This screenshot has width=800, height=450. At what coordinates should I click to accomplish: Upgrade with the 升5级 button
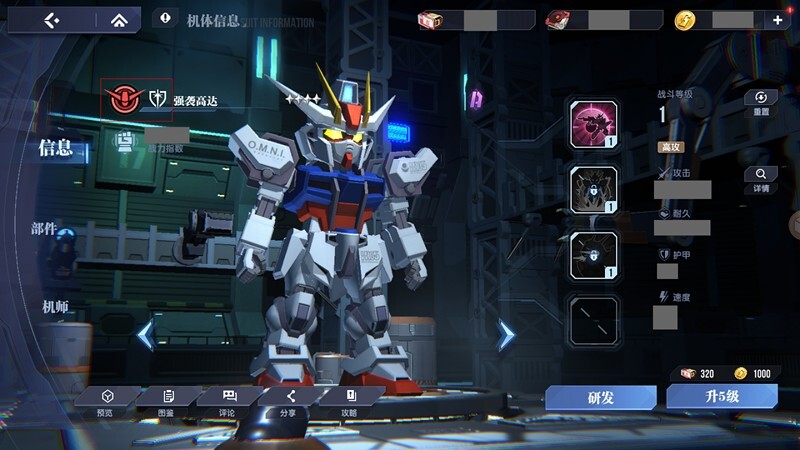(x=722, y=397)
